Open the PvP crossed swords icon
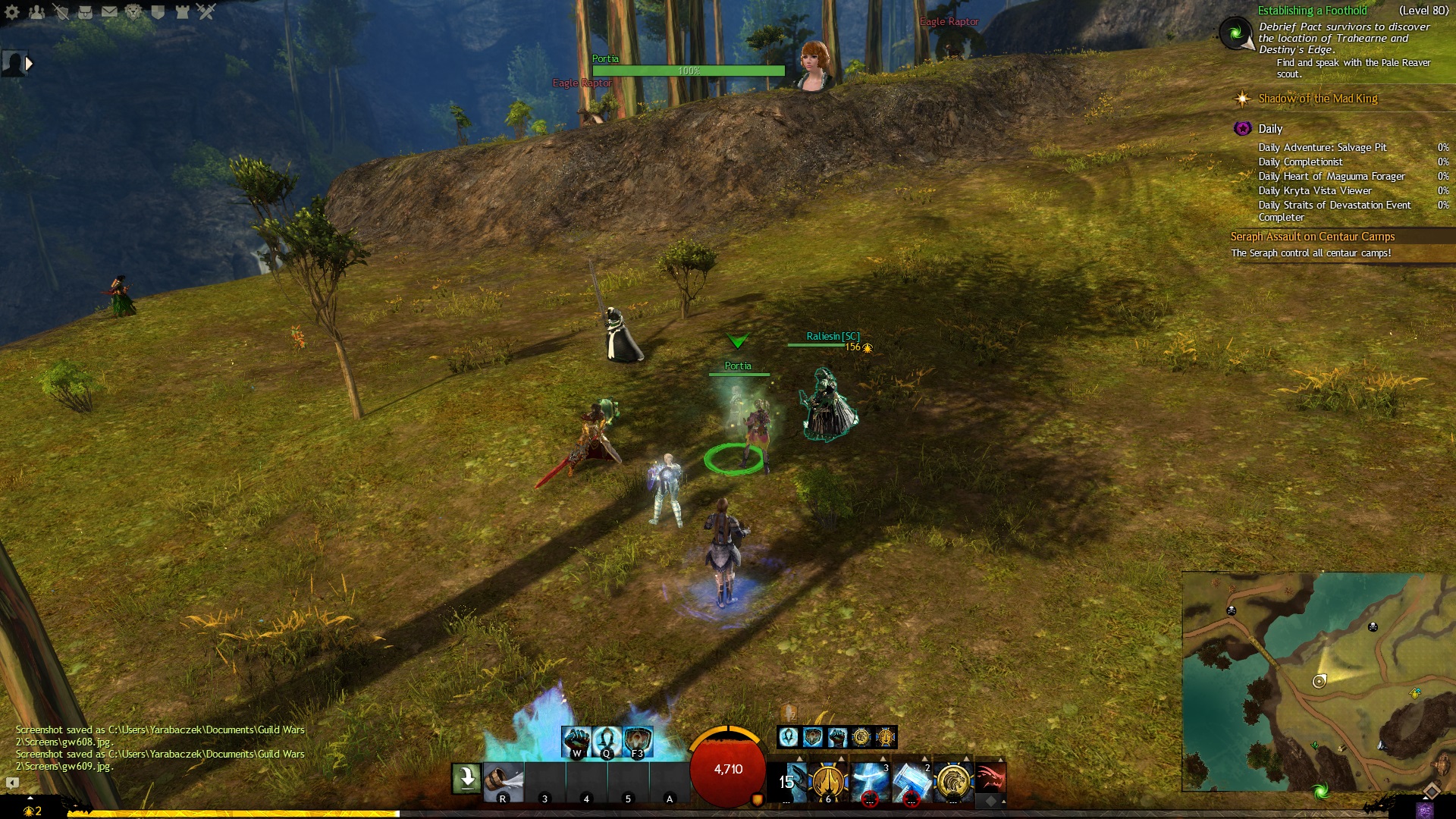The image size is (1456, 819). [x=206, y=11]
